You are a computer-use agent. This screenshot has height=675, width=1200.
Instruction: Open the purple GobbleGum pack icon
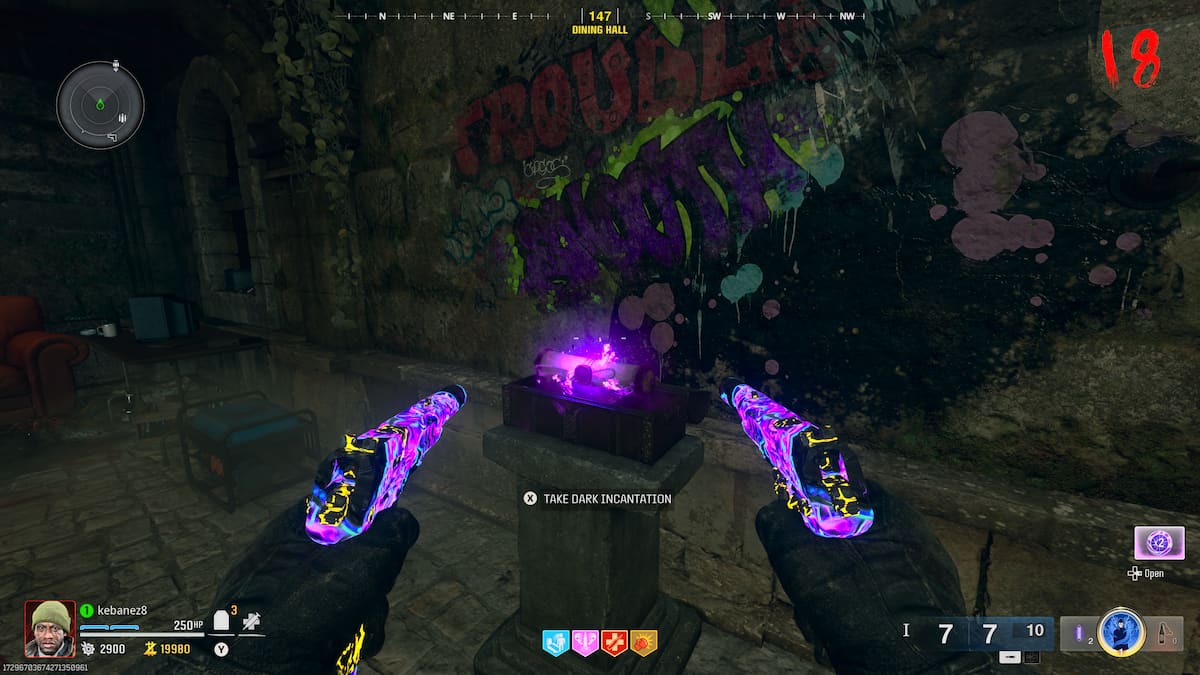[x=1159, y=543]
